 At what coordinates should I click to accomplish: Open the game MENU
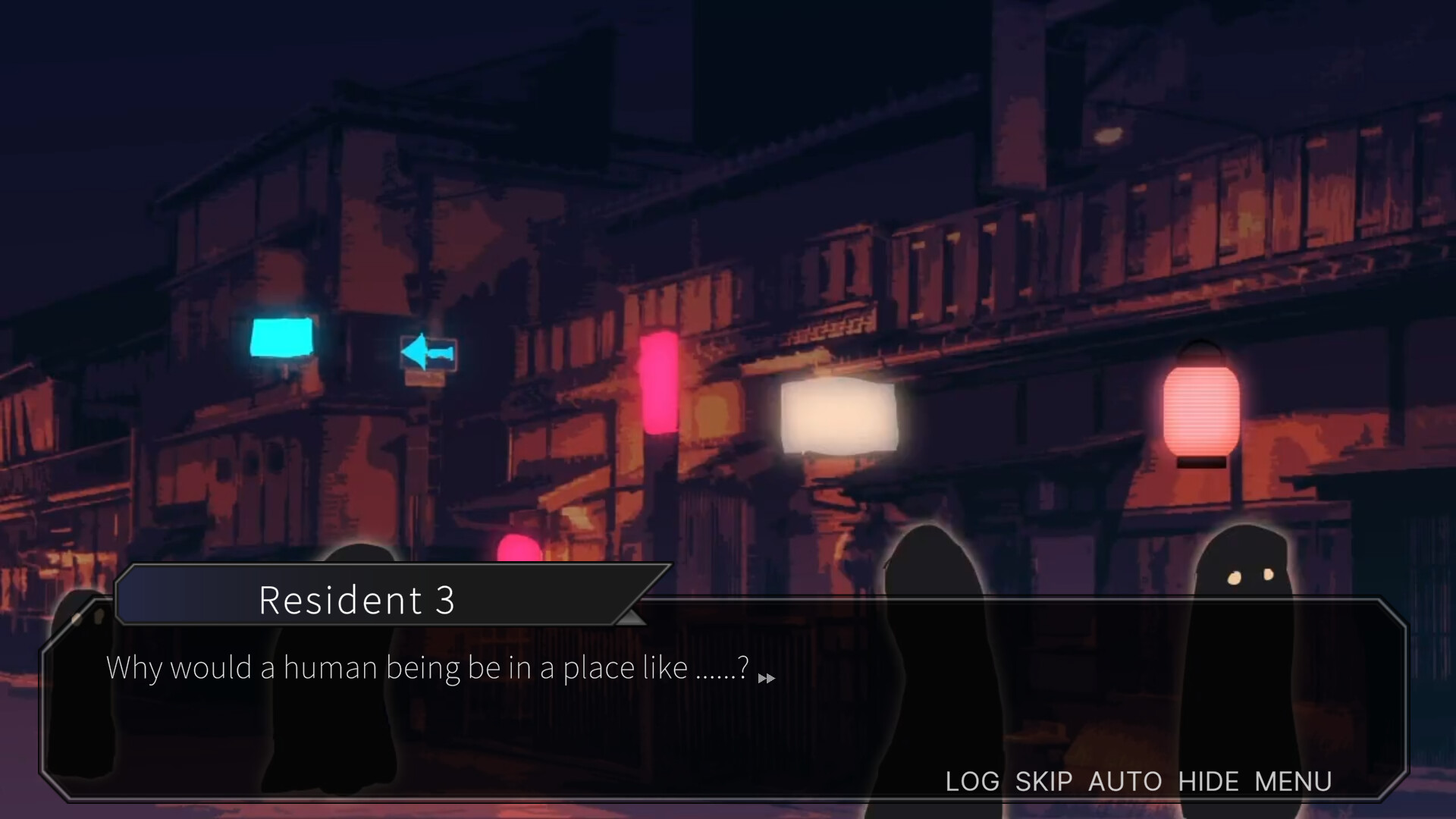[1293, 781]
